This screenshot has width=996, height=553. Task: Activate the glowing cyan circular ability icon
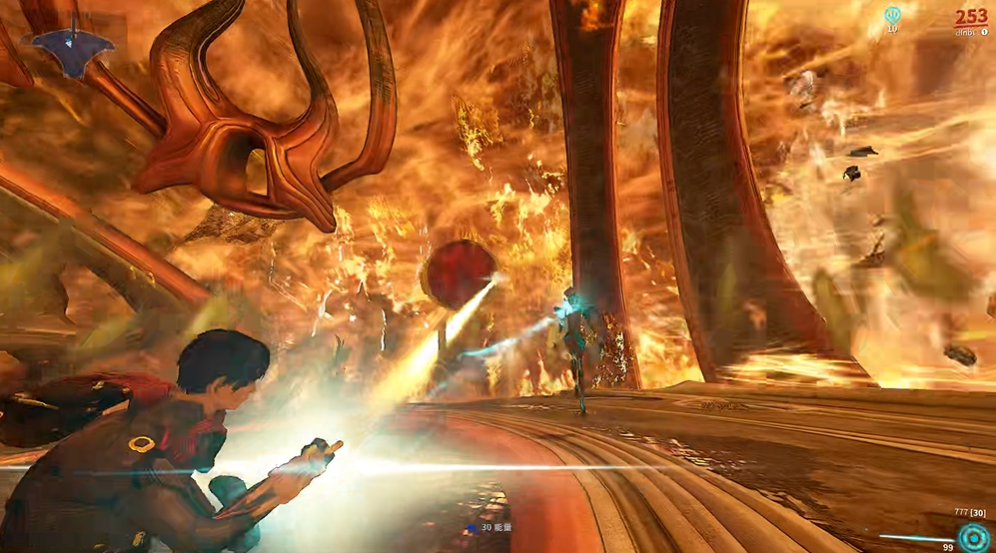click(973, 538)
